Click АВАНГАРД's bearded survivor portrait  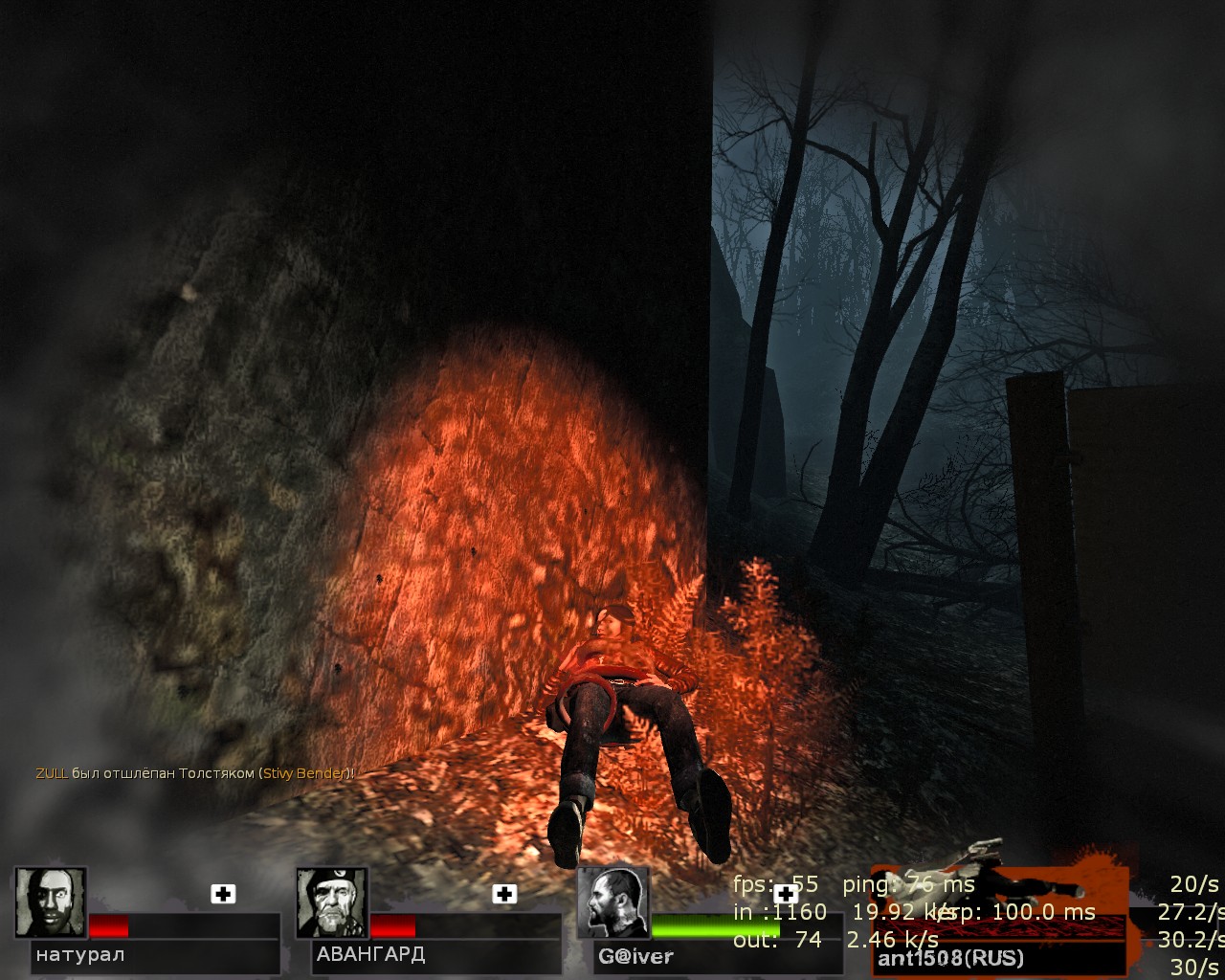point(332,902)
